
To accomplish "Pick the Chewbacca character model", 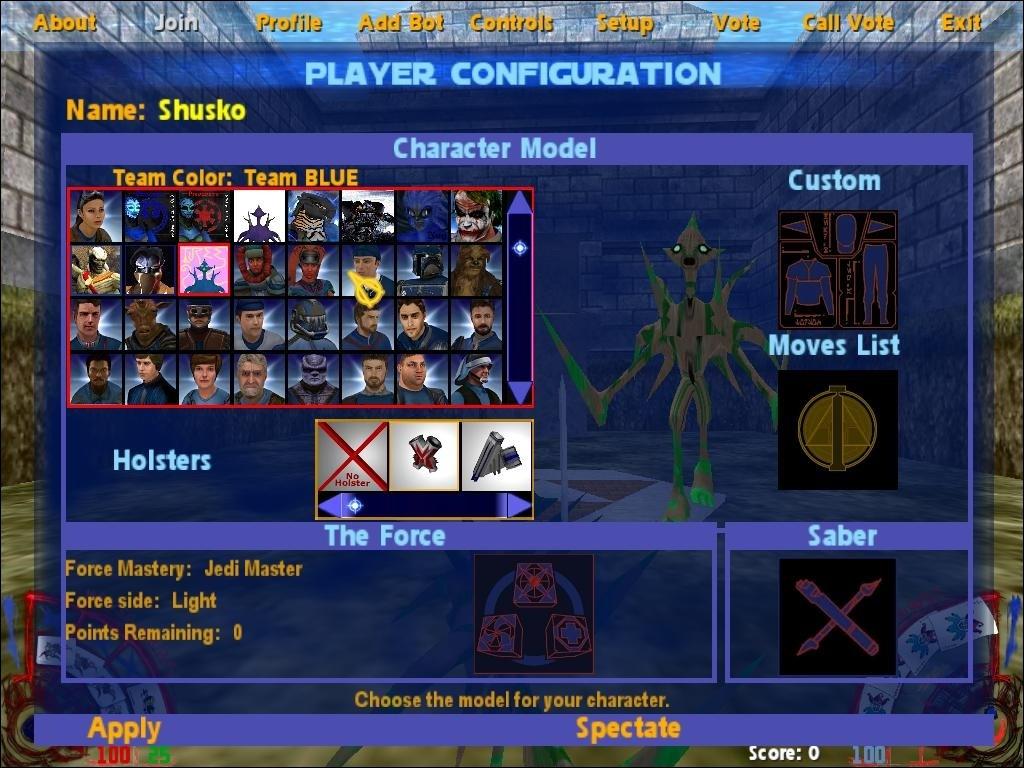I will tap(476, 271).
